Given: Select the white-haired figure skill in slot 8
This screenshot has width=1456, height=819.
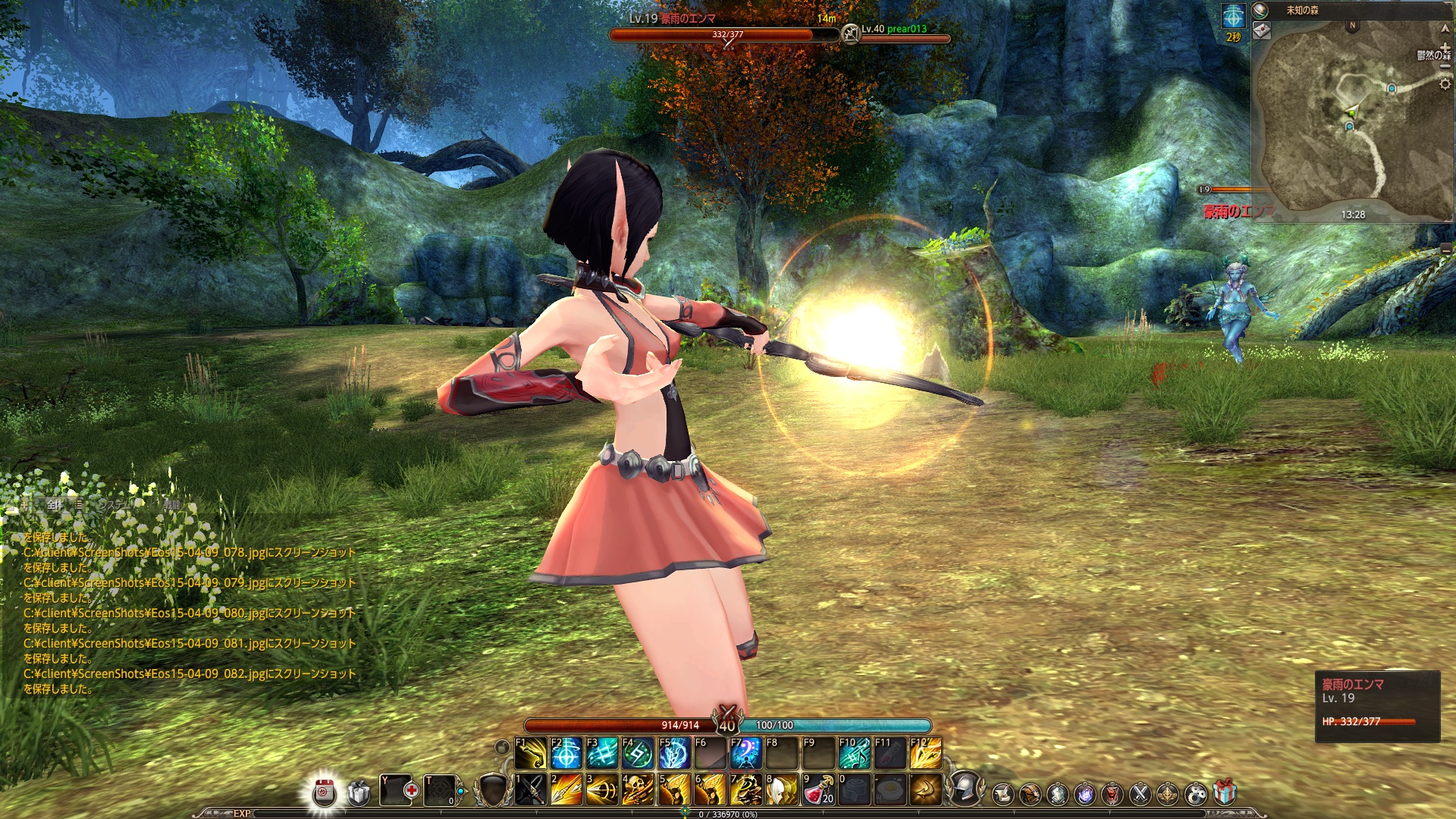Looking at the screenshot, I should click(781, 790).
